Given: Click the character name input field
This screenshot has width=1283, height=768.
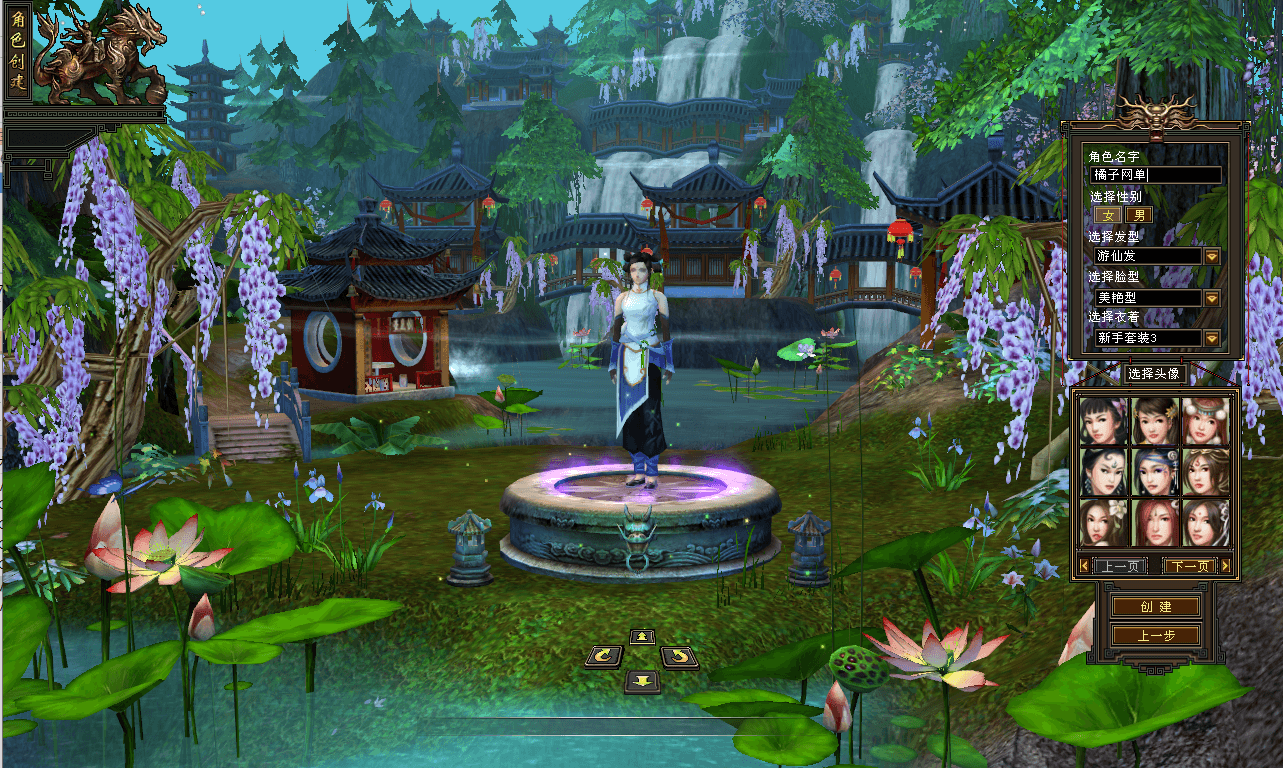Looking at the screenshot, I should click(x=1156, y=175).
